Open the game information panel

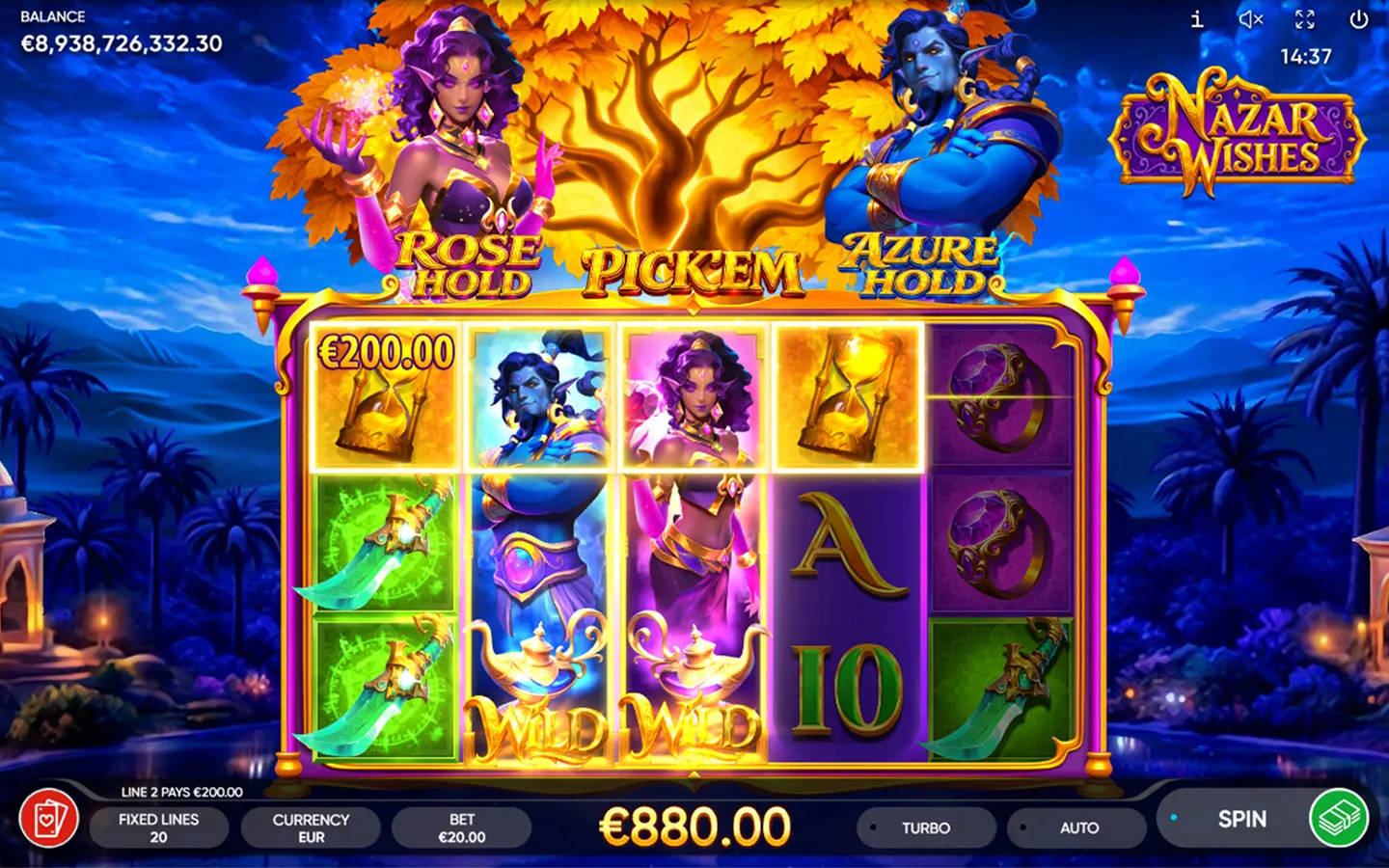point(1196,19)
